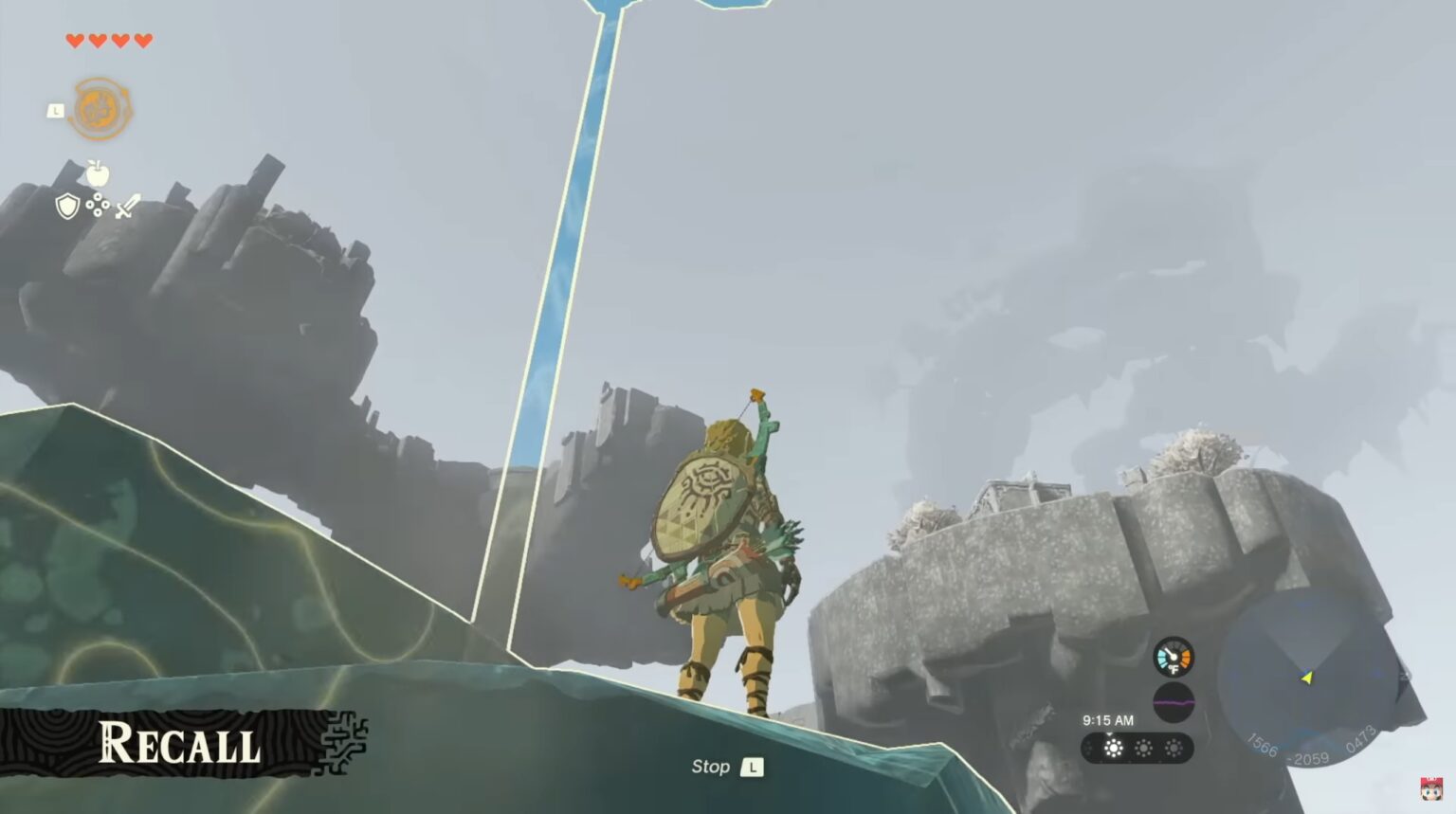Toggle the L button prompt beside Recall ability
1456x814 pixels.
pyautogui.click(x=55, y=110)
